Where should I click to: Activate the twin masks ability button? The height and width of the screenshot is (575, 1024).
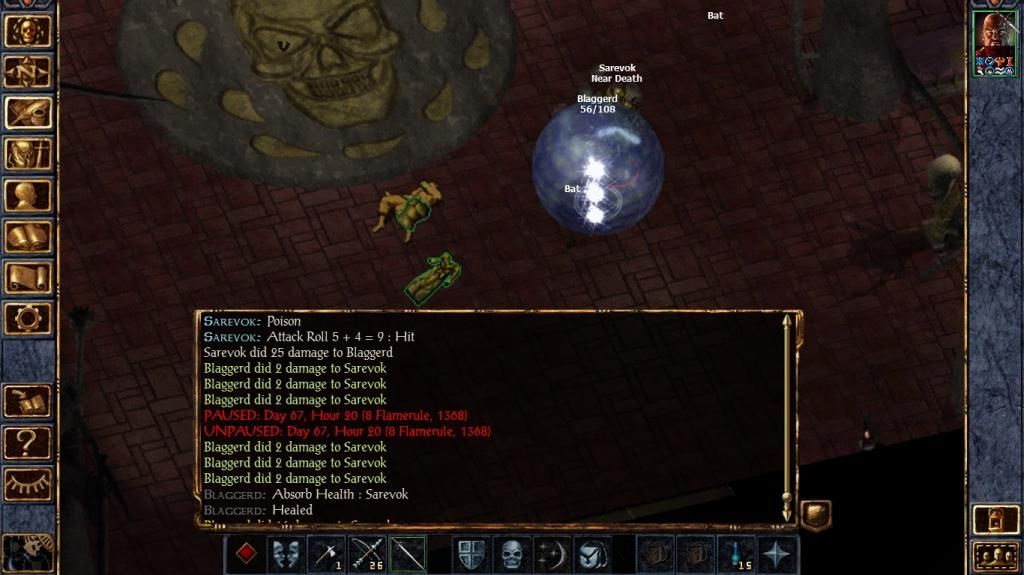click(287, 554)
